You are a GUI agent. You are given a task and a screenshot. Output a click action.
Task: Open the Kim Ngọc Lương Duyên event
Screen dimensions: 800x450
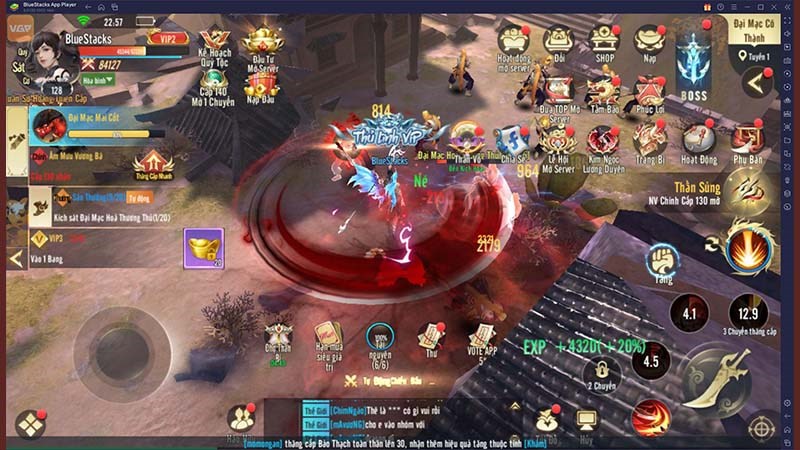603,141
